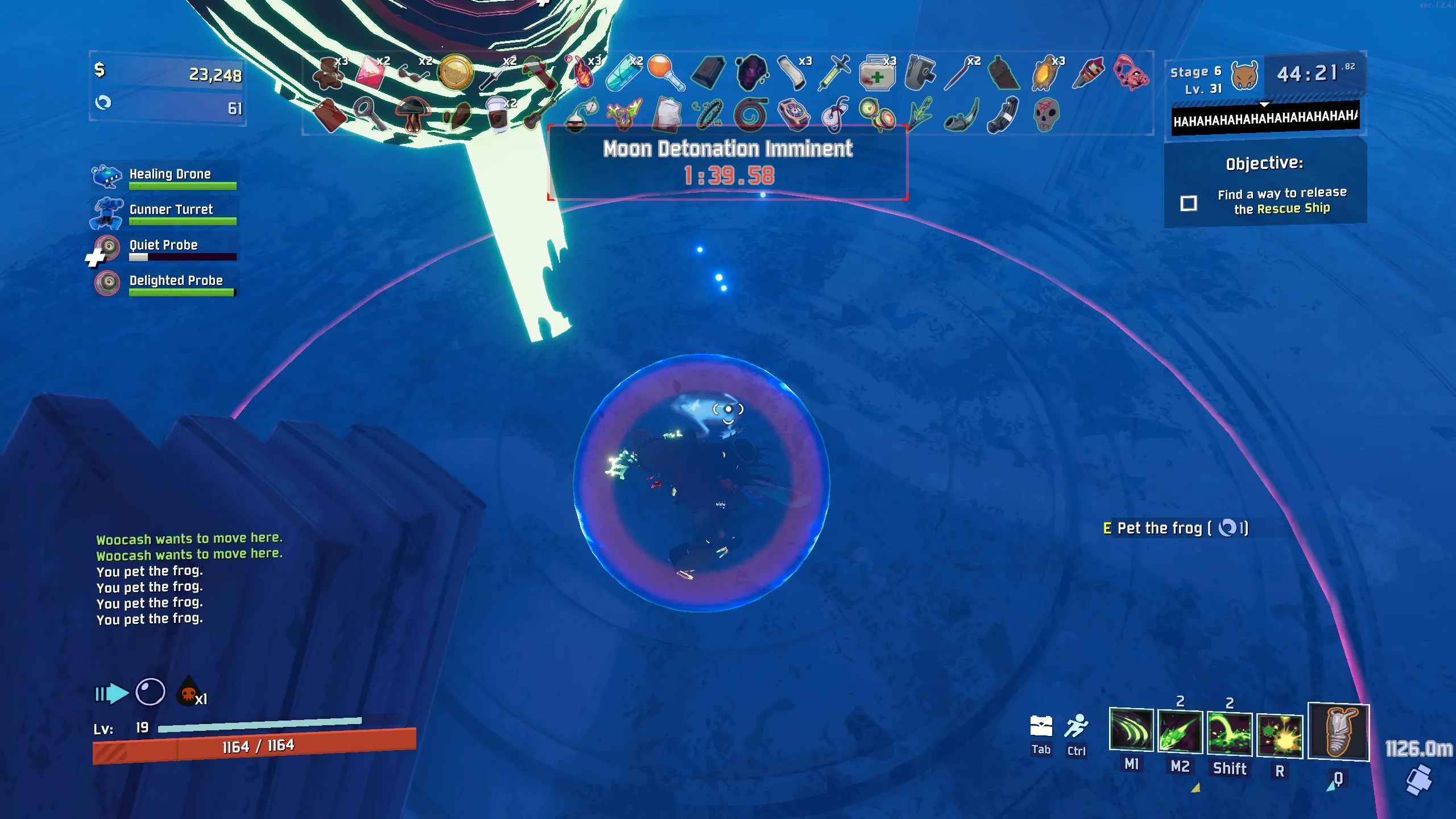Open the inventory chest icon
The image size is (1456, 819).
[1041, 726]
